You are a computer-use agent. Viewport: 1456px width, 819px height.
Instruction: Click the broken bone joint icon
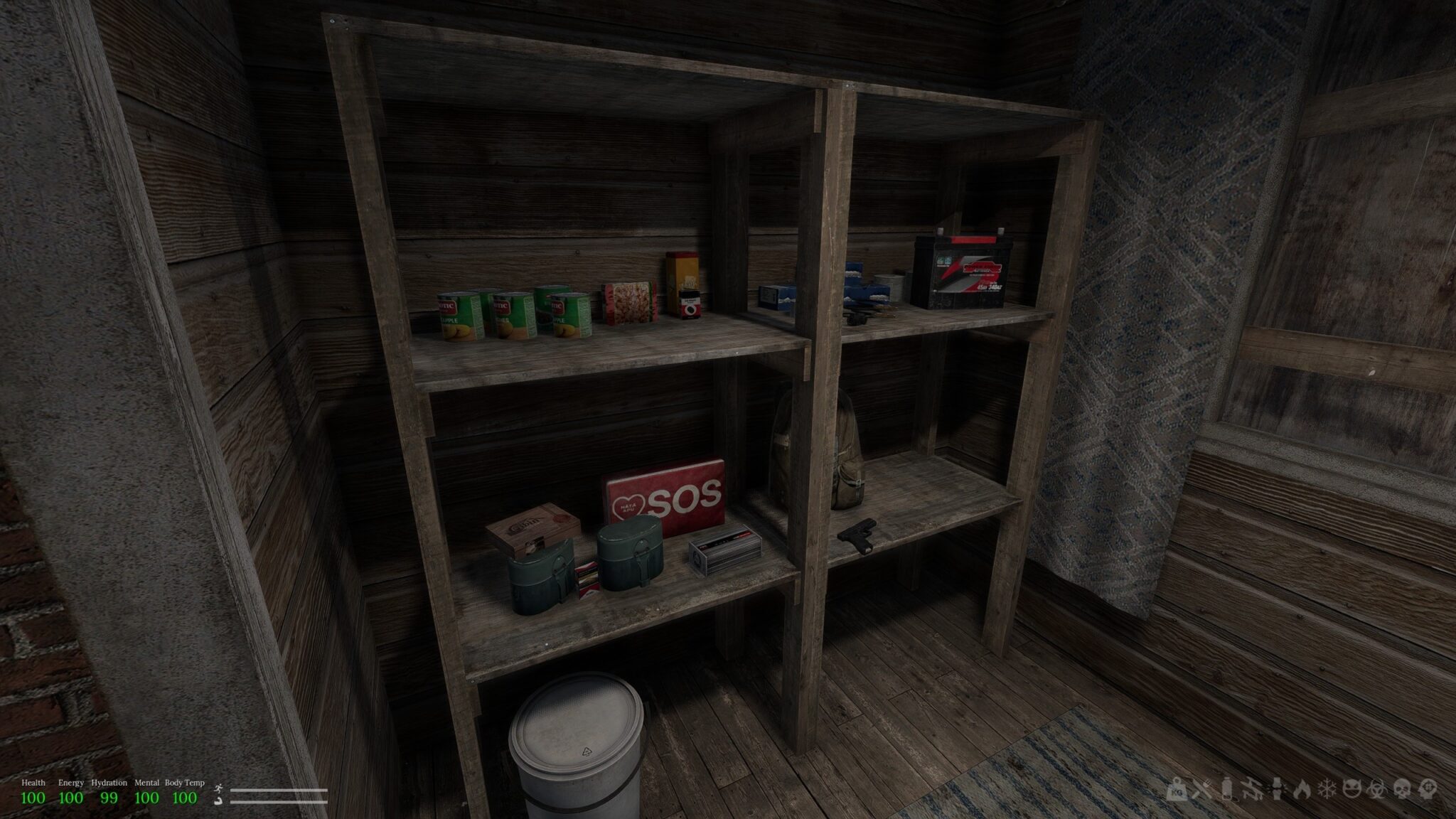(1277, 789)
